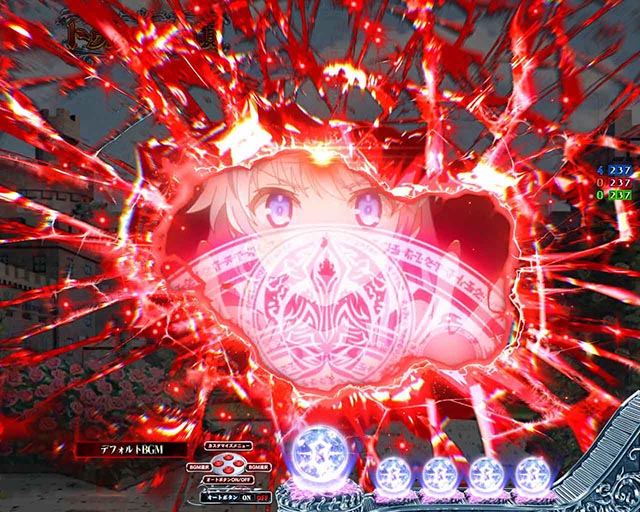This screenshot has width=640, height=512.
Task: Select the right BGM選択 label
Action: (x=257, y=466)
